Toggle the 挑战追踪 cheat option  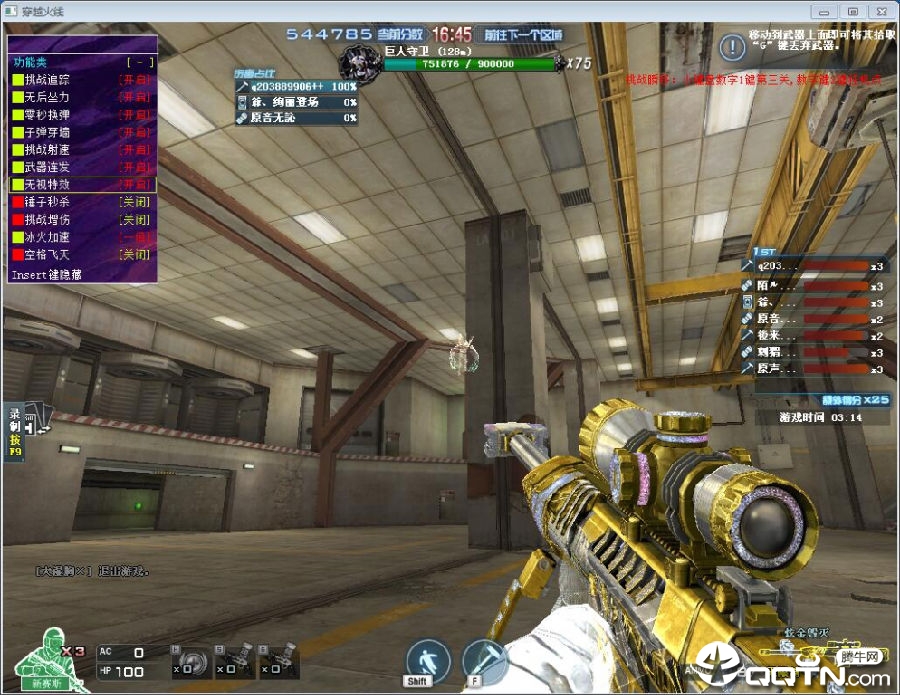[82, 79]
